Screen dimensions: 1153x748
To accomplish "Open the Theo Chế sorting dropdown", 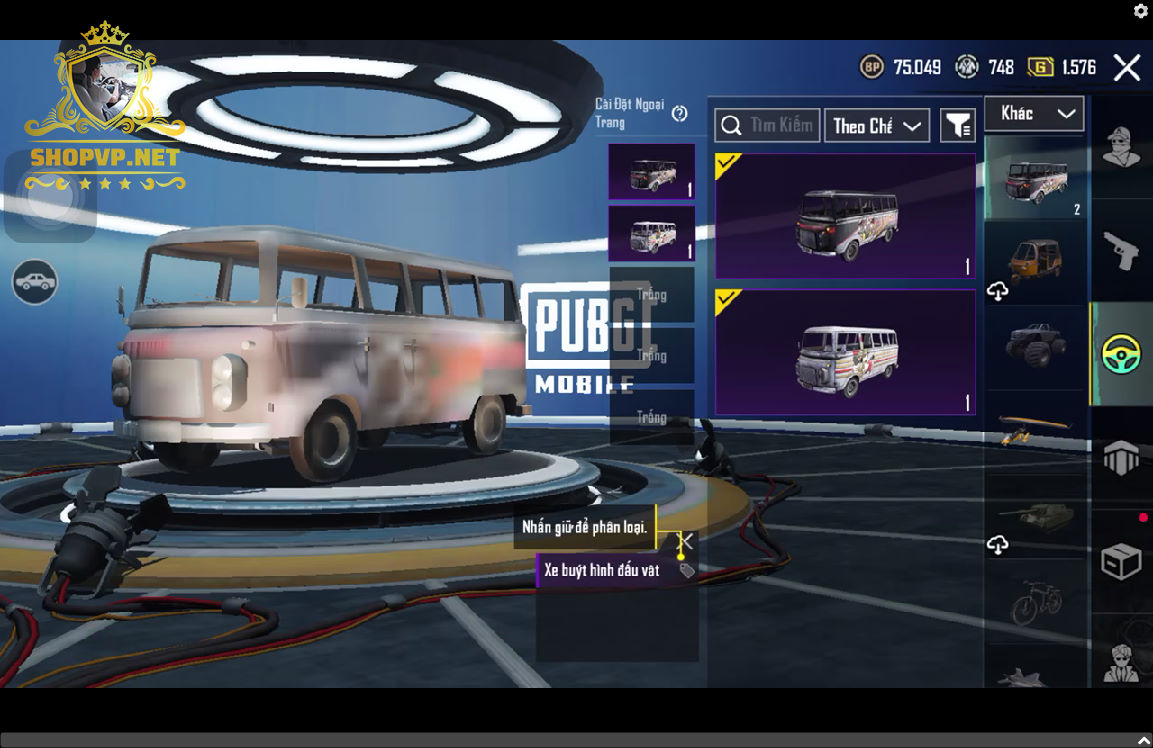I will click(x=876, y=126).
